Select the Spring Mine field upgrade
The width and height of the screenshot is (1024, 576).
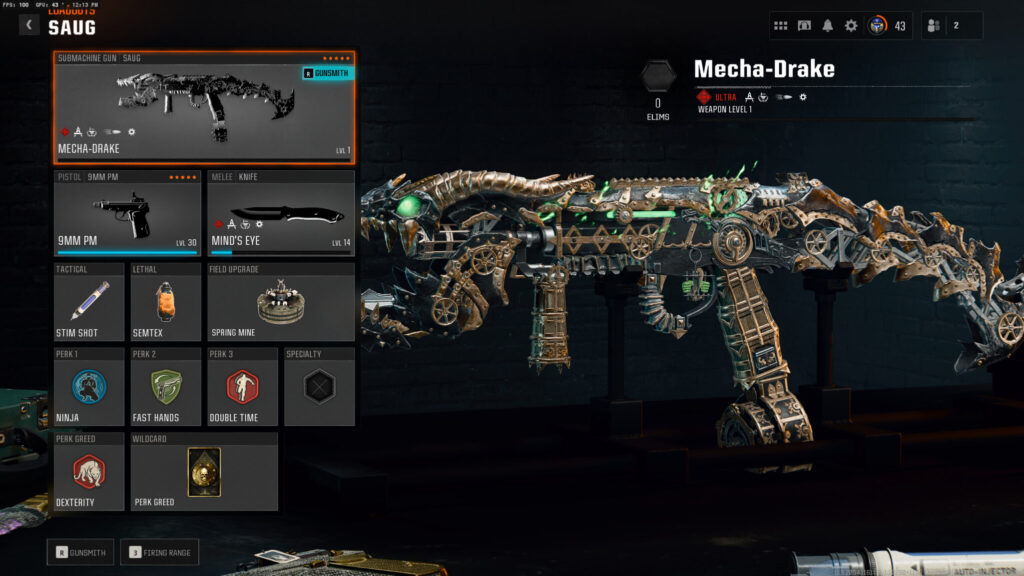pos(281,302)
